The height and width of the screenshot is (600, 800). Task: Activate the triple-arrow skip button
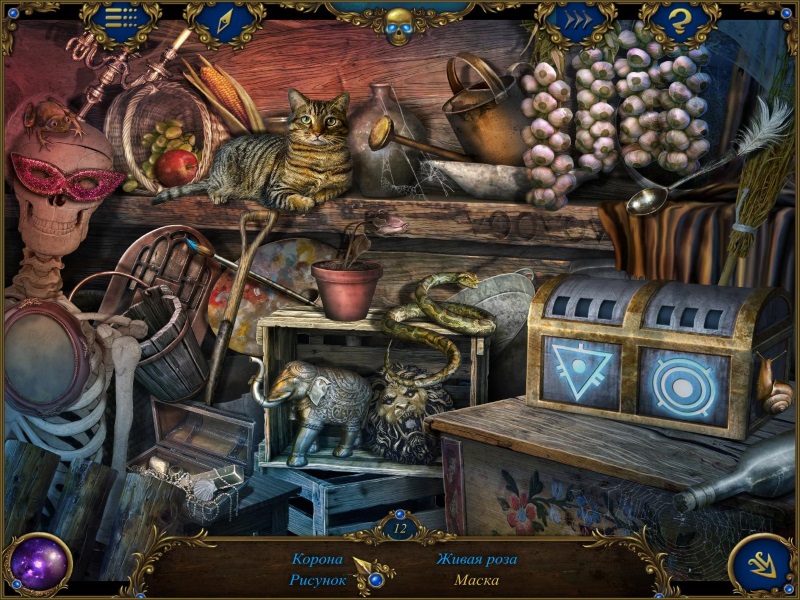pyautogui.click(x=576, y=20)
